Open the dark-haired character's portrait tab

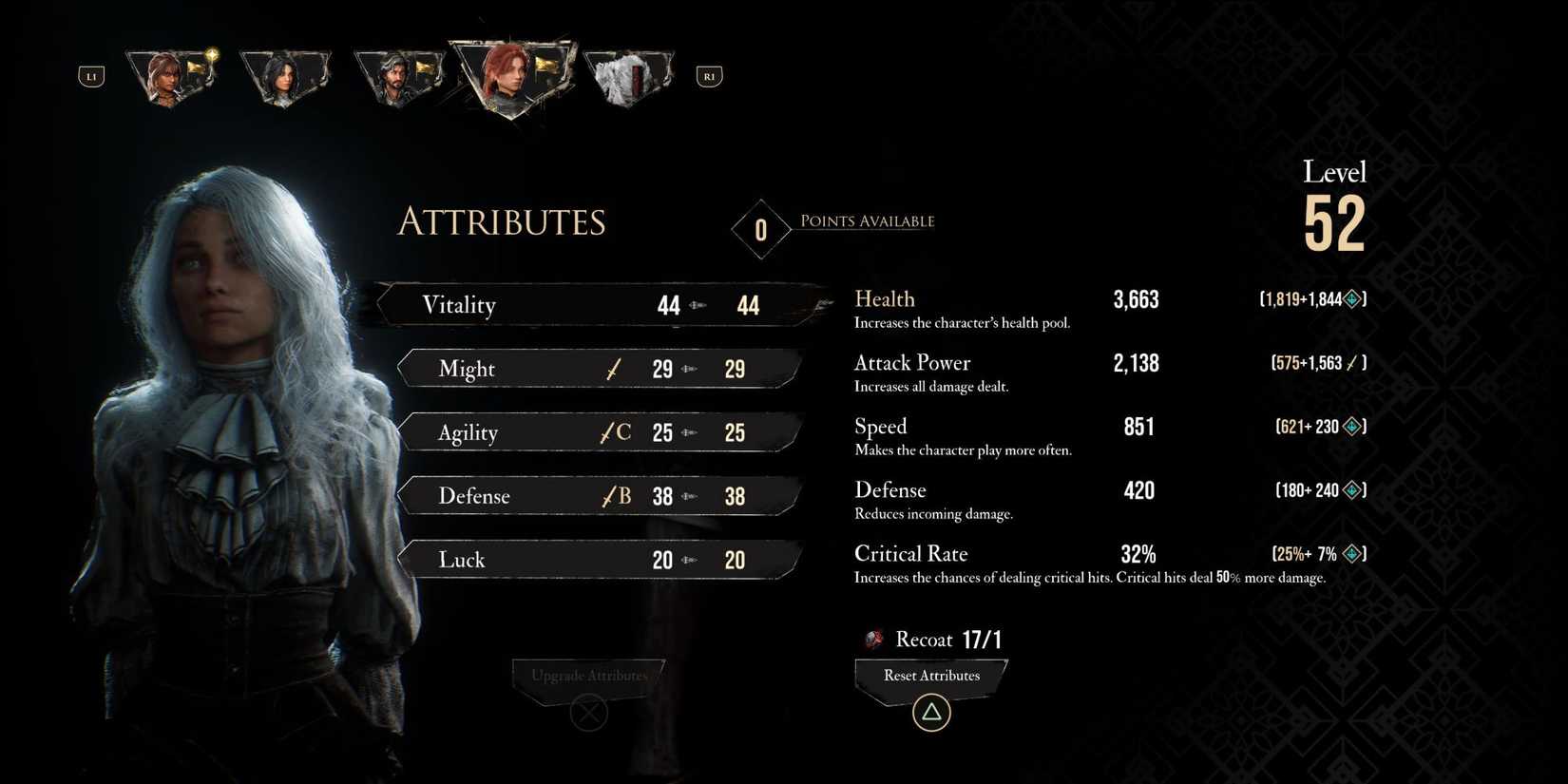coord(285,76)
